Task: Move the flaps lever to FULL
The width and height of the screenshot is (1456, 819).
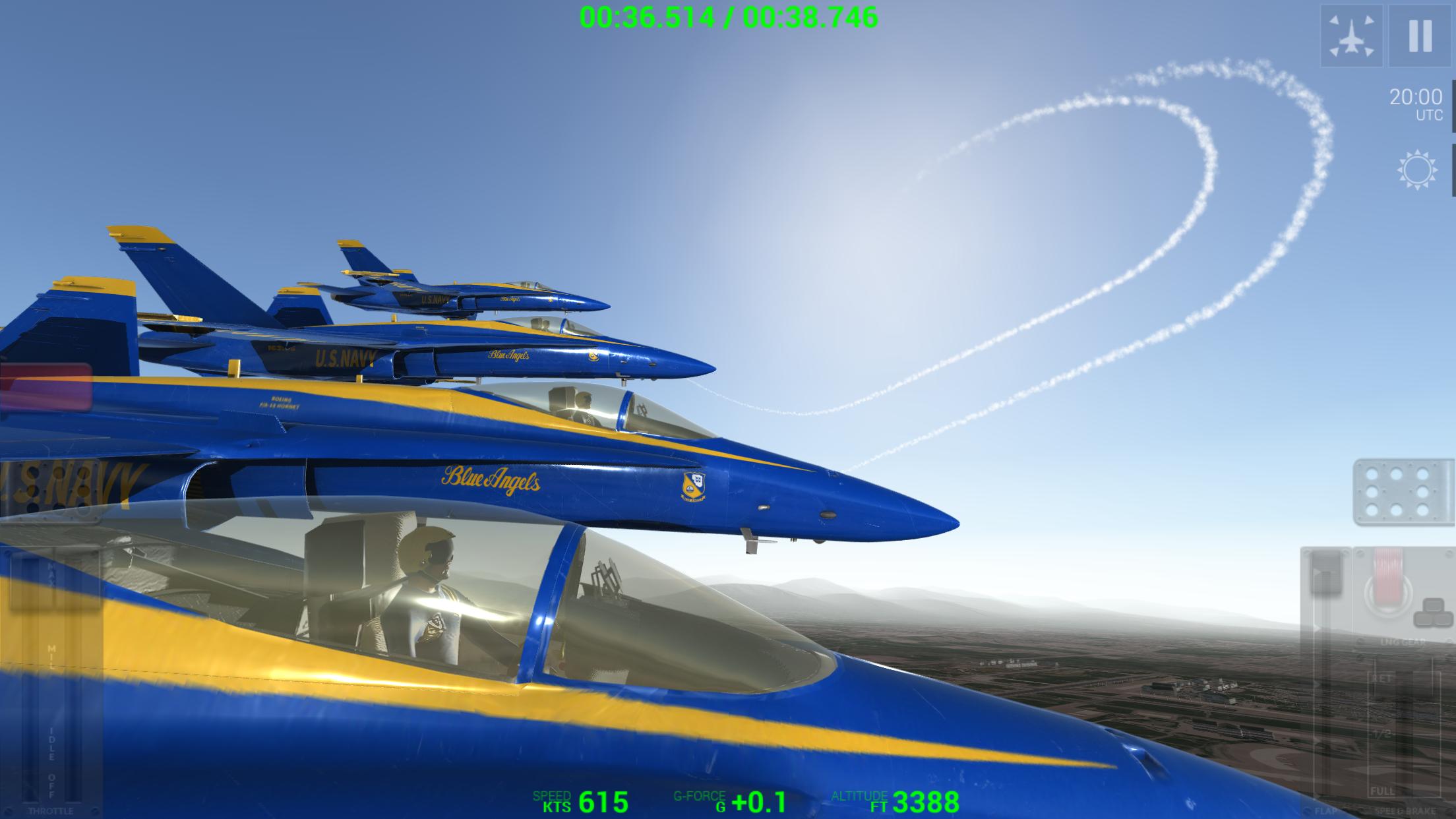Action: [1383, 791]
